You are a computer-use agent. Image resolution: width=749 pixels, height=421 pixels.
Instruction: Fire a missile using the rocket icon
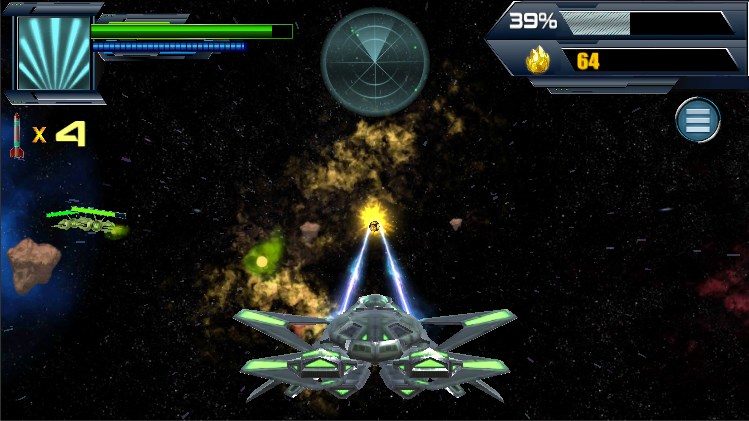point(17,136)
